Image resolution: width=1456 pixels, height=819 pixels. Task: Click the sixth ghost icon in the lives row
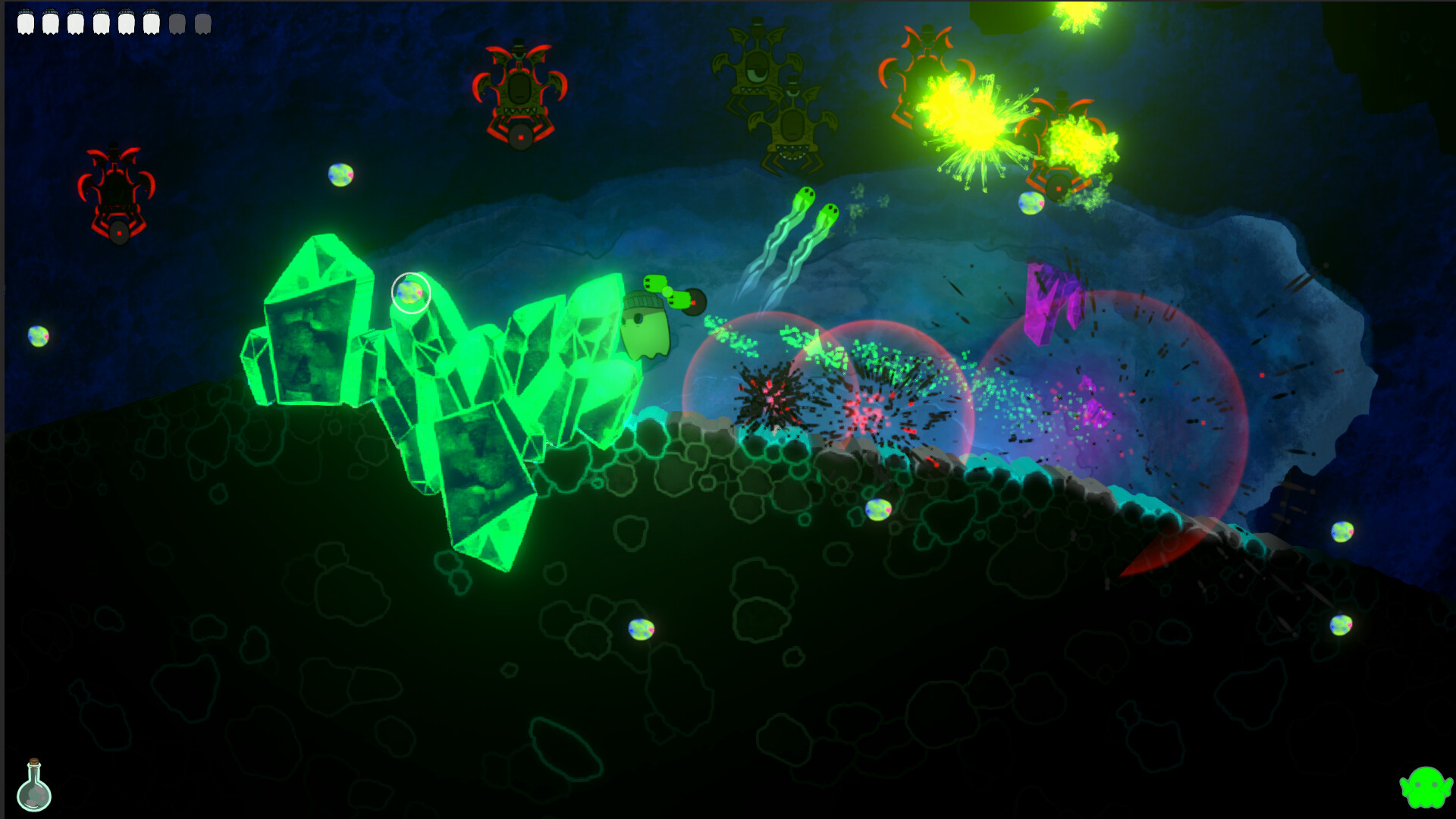[152, 23]
